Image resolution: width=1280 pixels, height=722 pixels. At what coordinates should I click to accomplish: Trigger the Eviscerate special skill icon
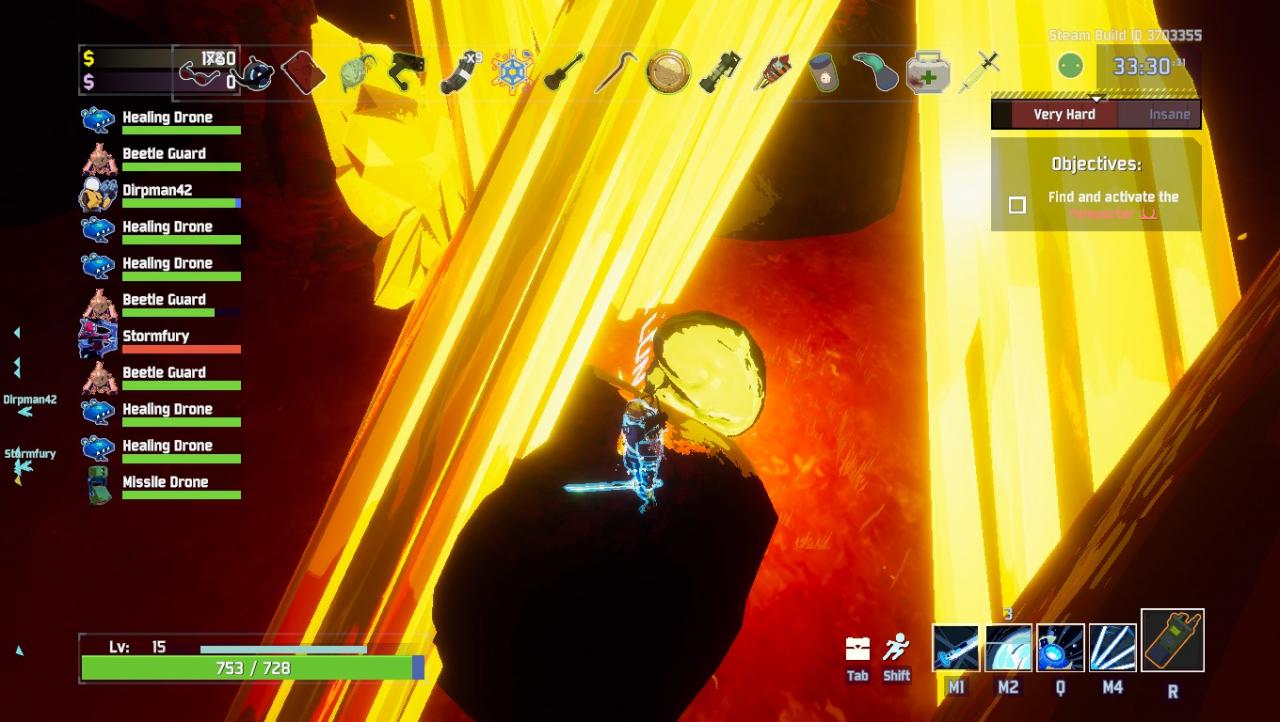tap(1112, 647)
